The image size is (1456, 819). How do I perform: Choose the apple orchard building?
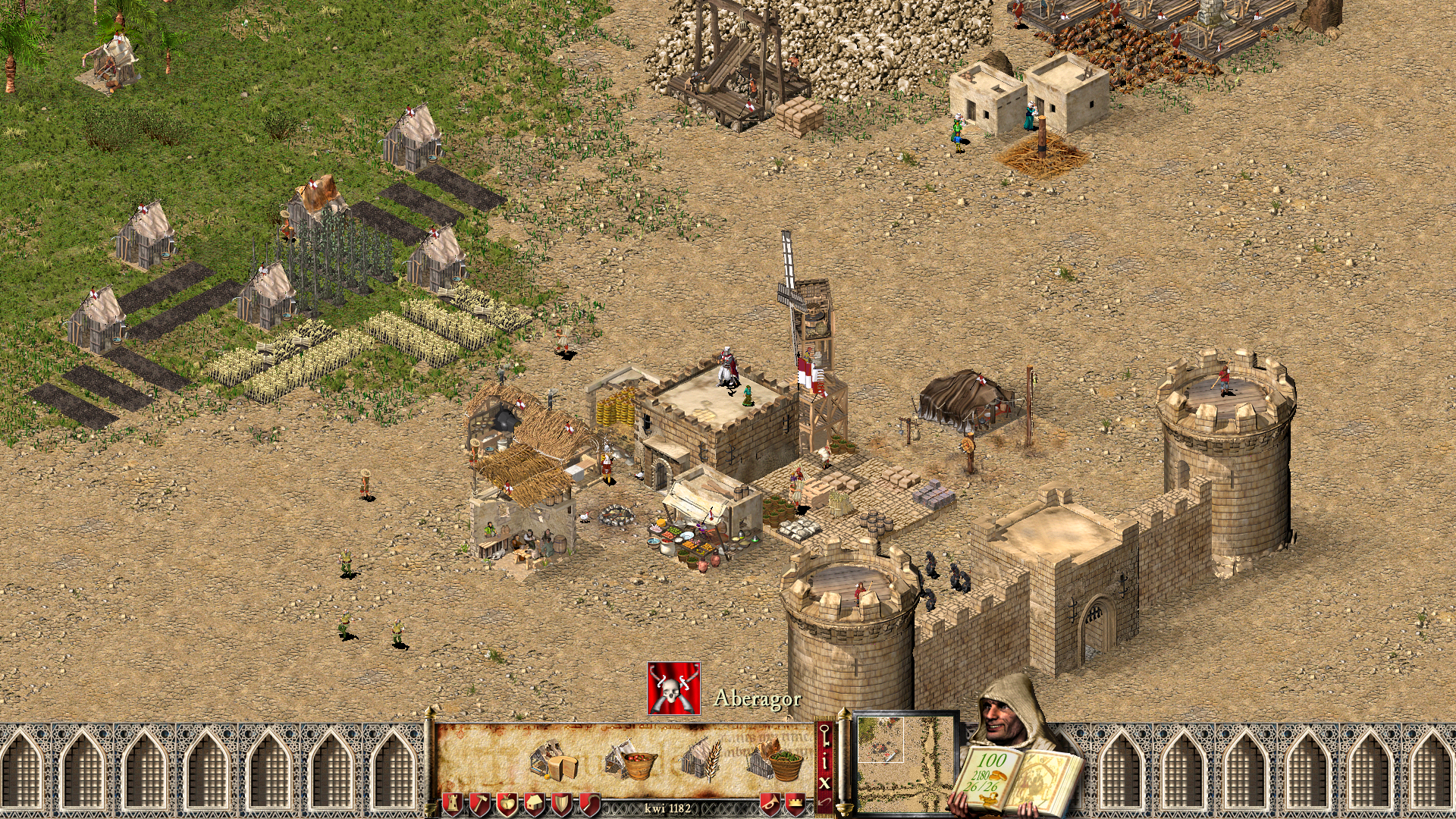point(630,761)
